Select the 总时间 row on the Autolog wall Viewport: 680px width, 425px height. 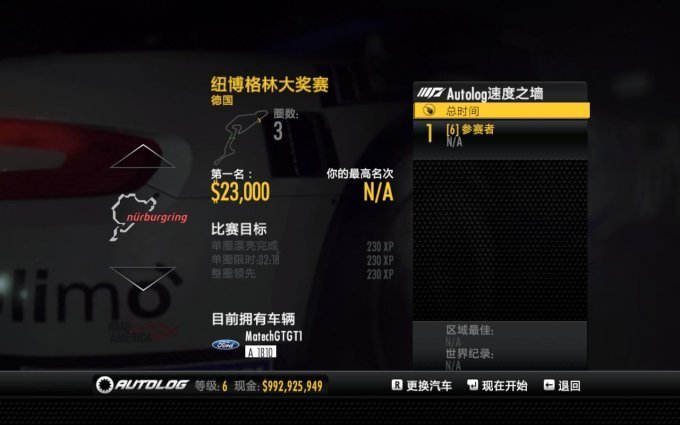501,111
